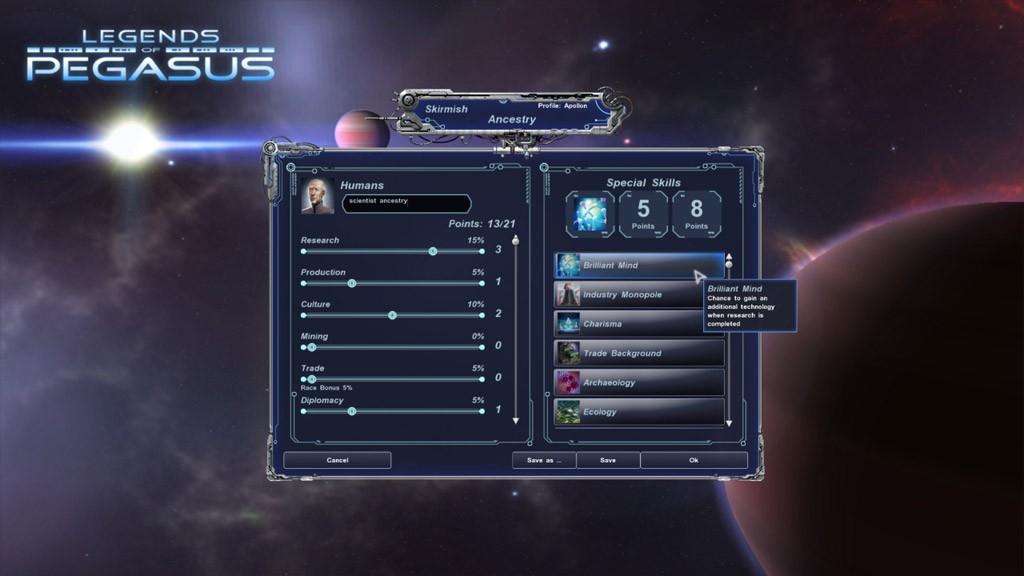Viewport: 1024px width, 576px height.
Task: Edit the ancestry name text field
Action: pyautogui.click(x=406, y=203)
